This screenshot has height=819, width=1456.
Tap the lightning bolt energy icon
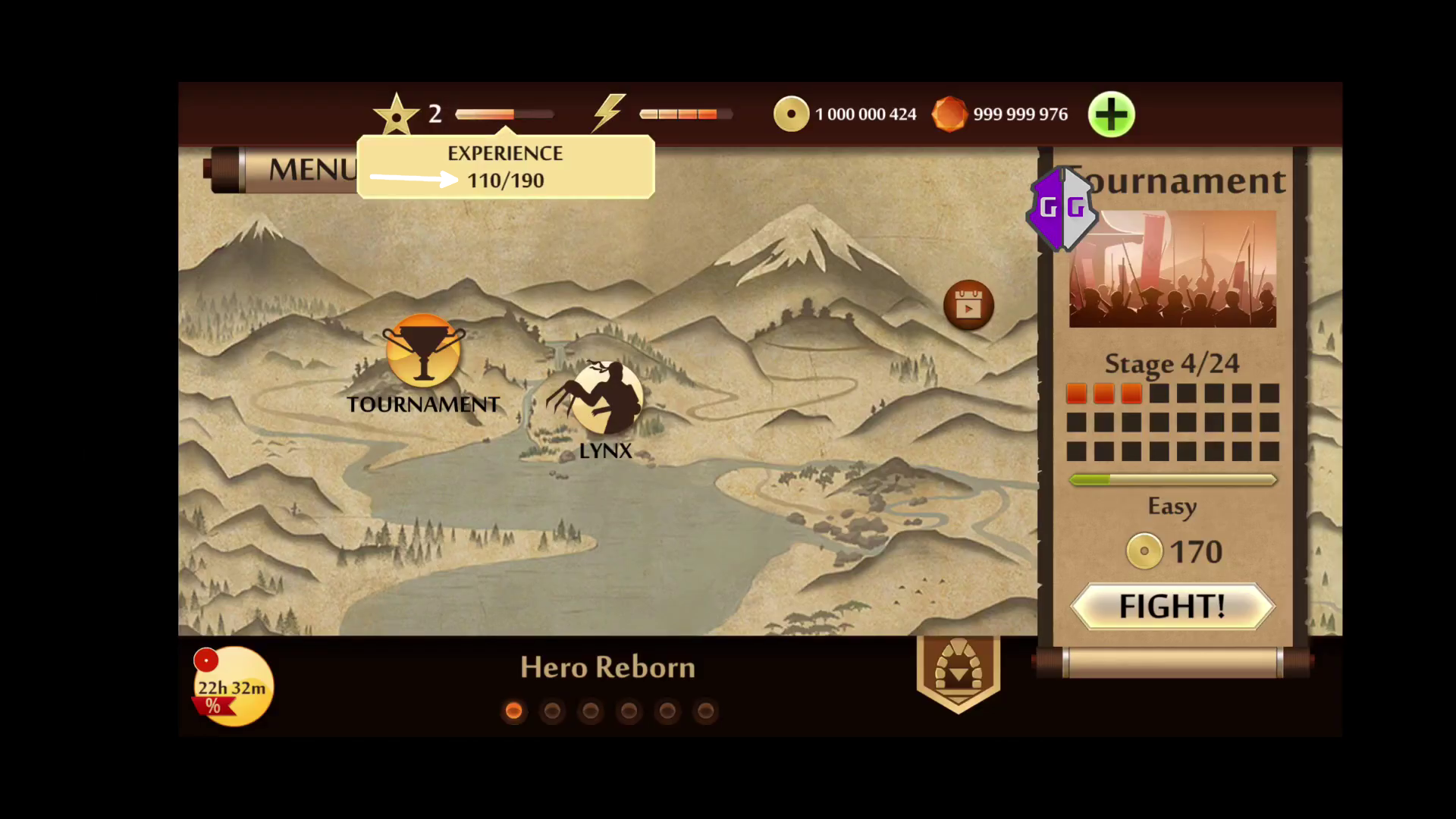609,114
